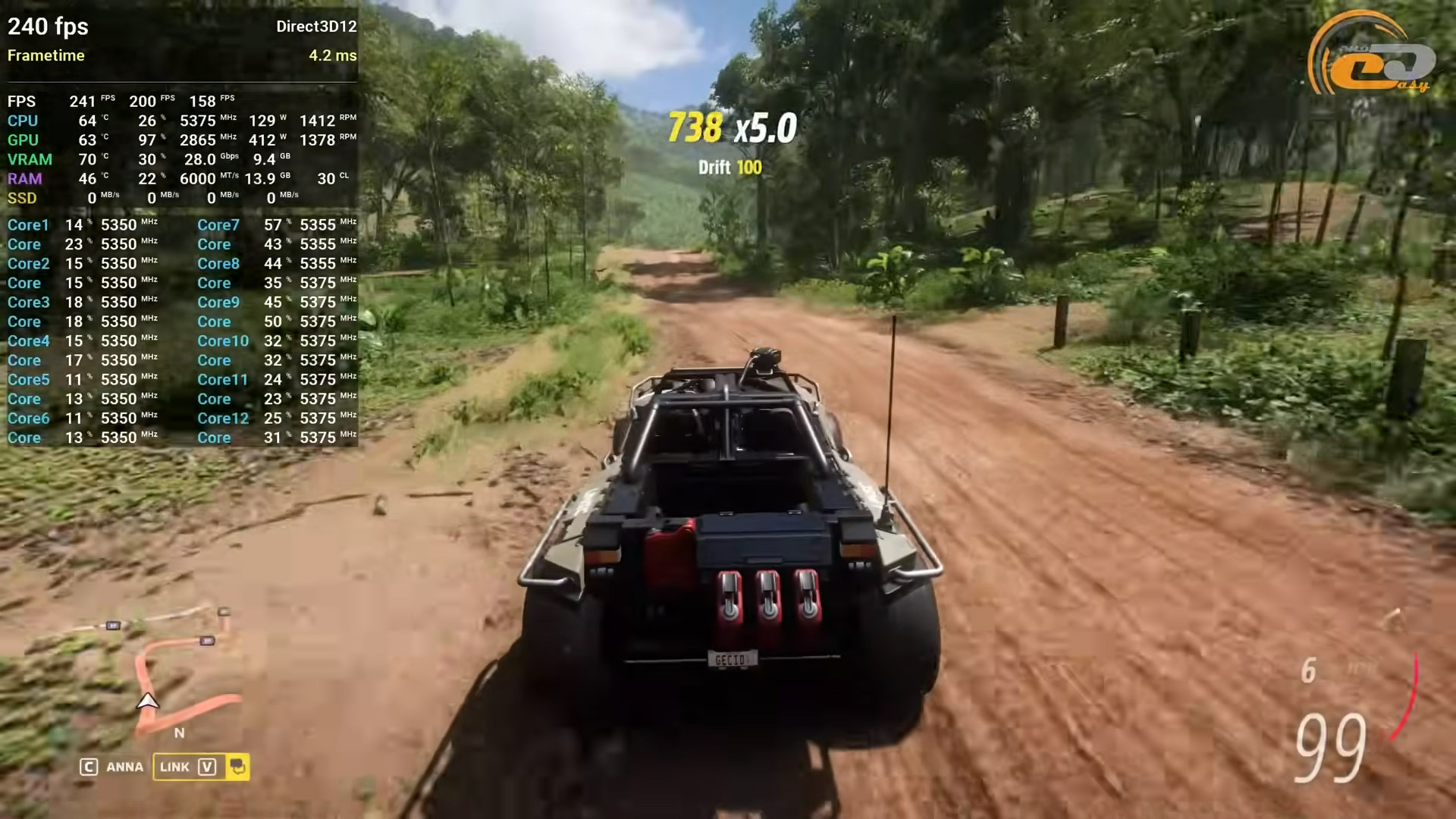Open the yellow LINK chat button
Screen dimensions: 1456x819
pyautogui.click(x=188, y=767)
